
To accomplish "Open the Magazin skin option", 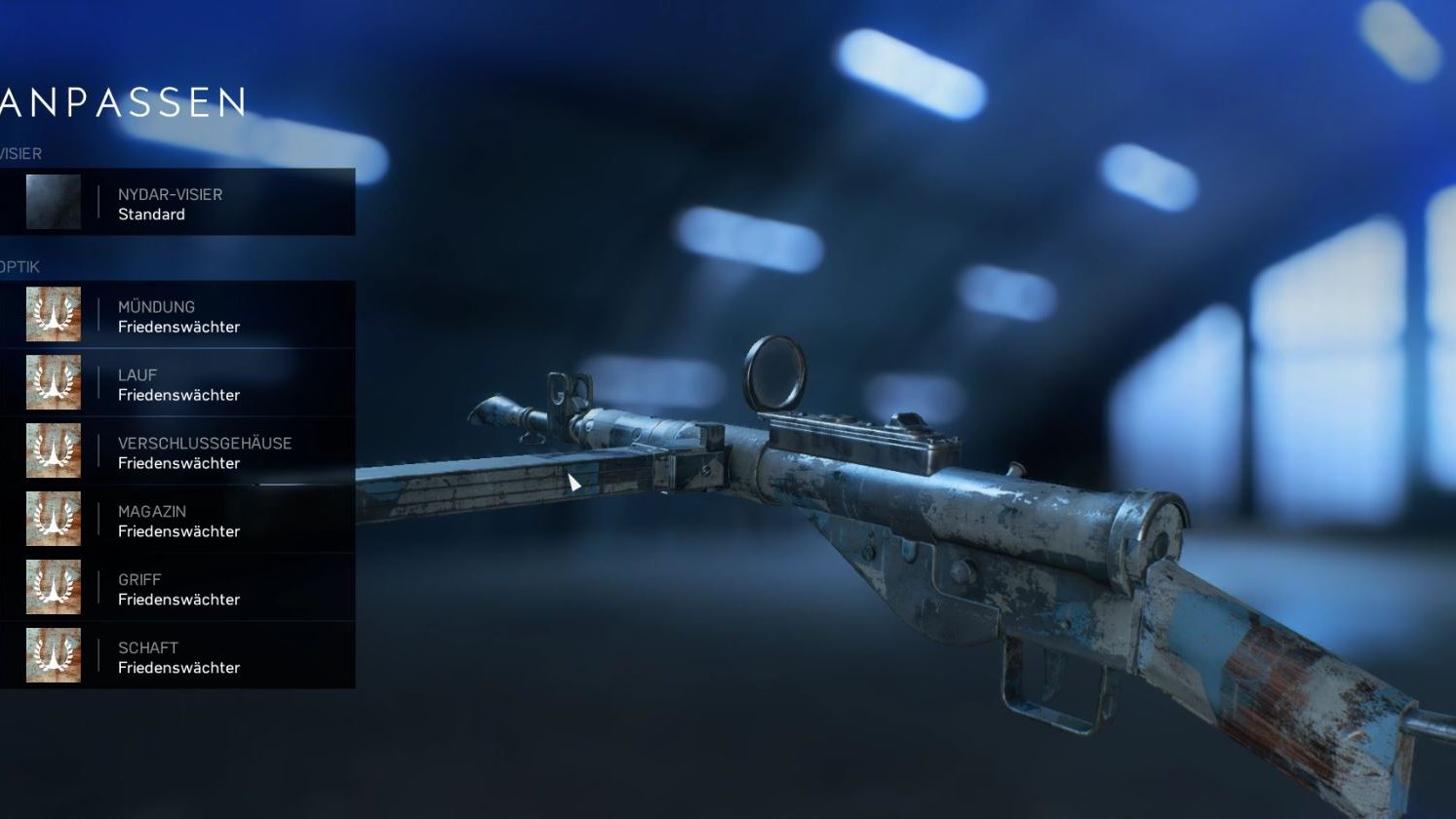I will click(x=177, y=520).
